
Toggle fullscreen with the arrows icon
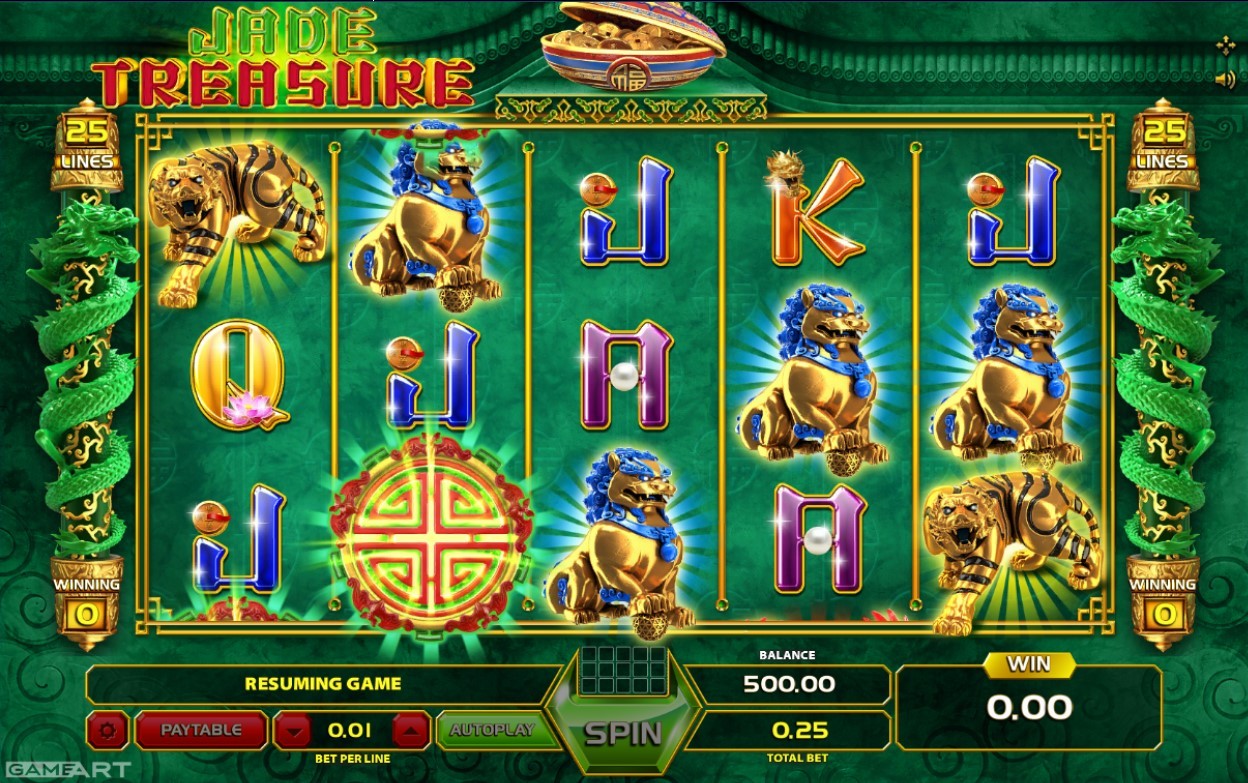tap(1225, 45)
